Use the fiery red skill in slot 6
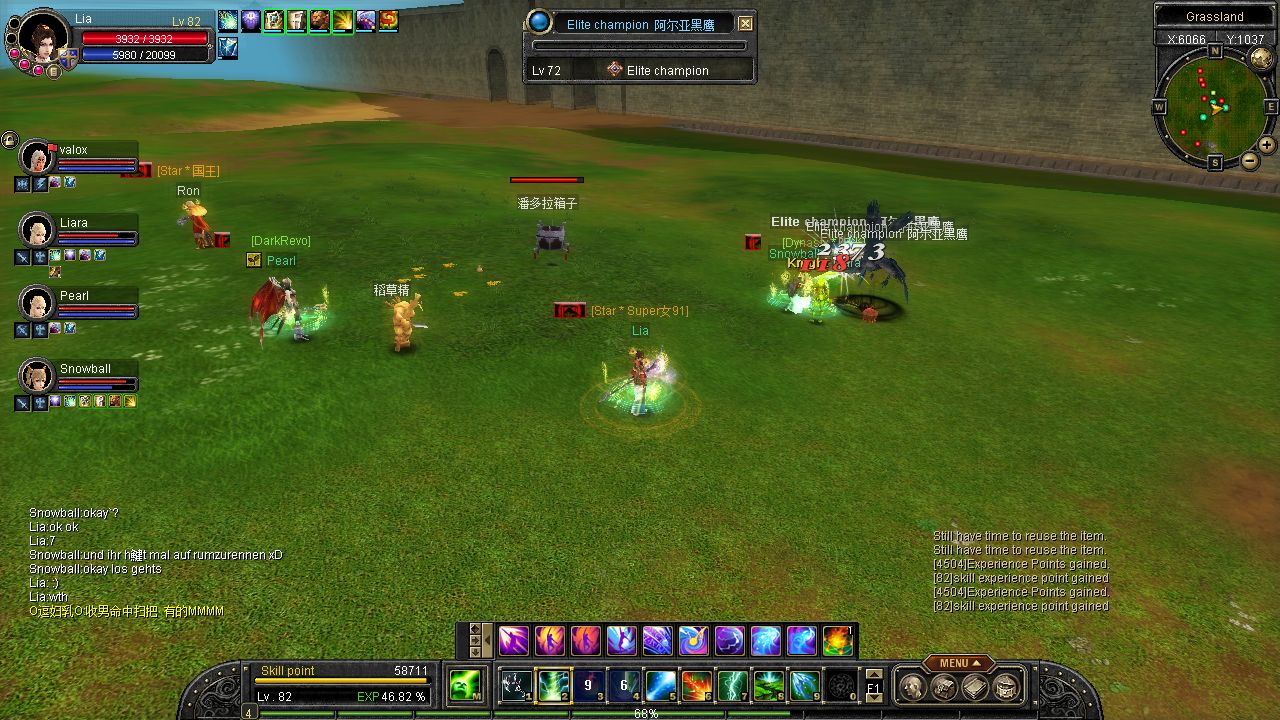 (697, 685)
